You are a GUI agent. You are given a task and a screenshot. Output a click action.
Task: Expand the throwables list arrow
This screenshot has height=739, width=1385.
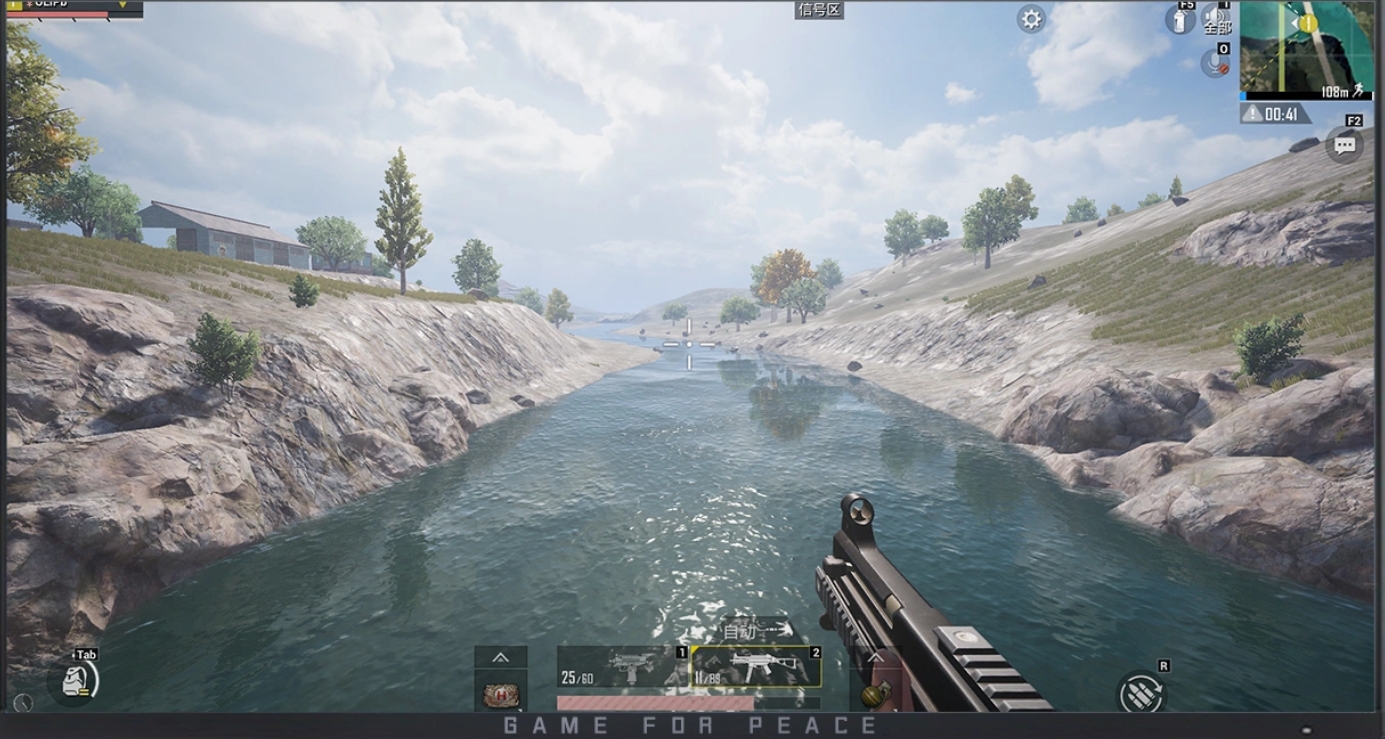click(875, 657)
